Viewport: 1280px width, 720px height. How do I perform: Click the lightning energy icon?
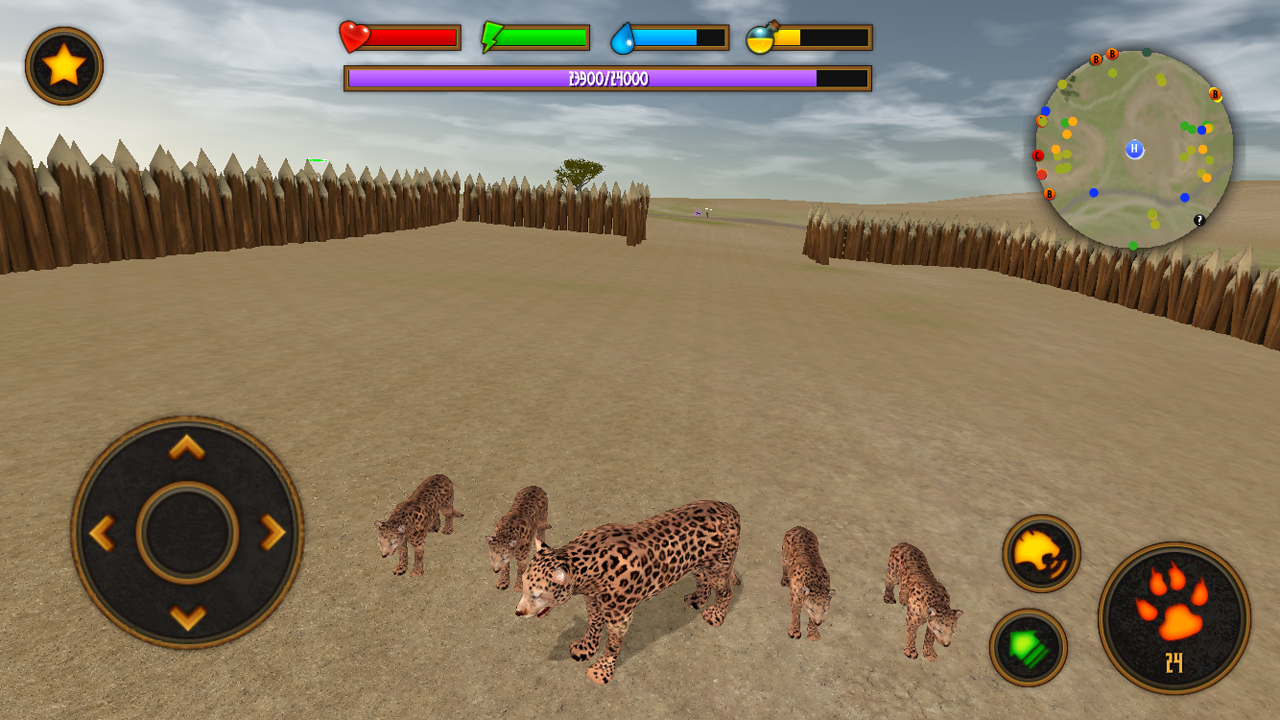tap(491, 35)
